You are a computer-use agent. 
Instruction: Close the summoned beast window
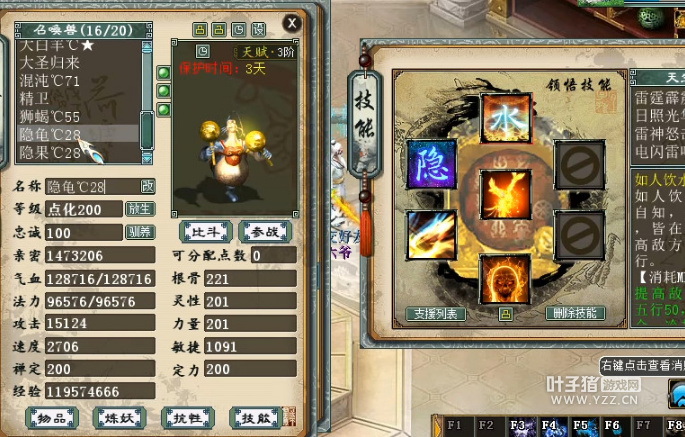(x=292, y=23)
